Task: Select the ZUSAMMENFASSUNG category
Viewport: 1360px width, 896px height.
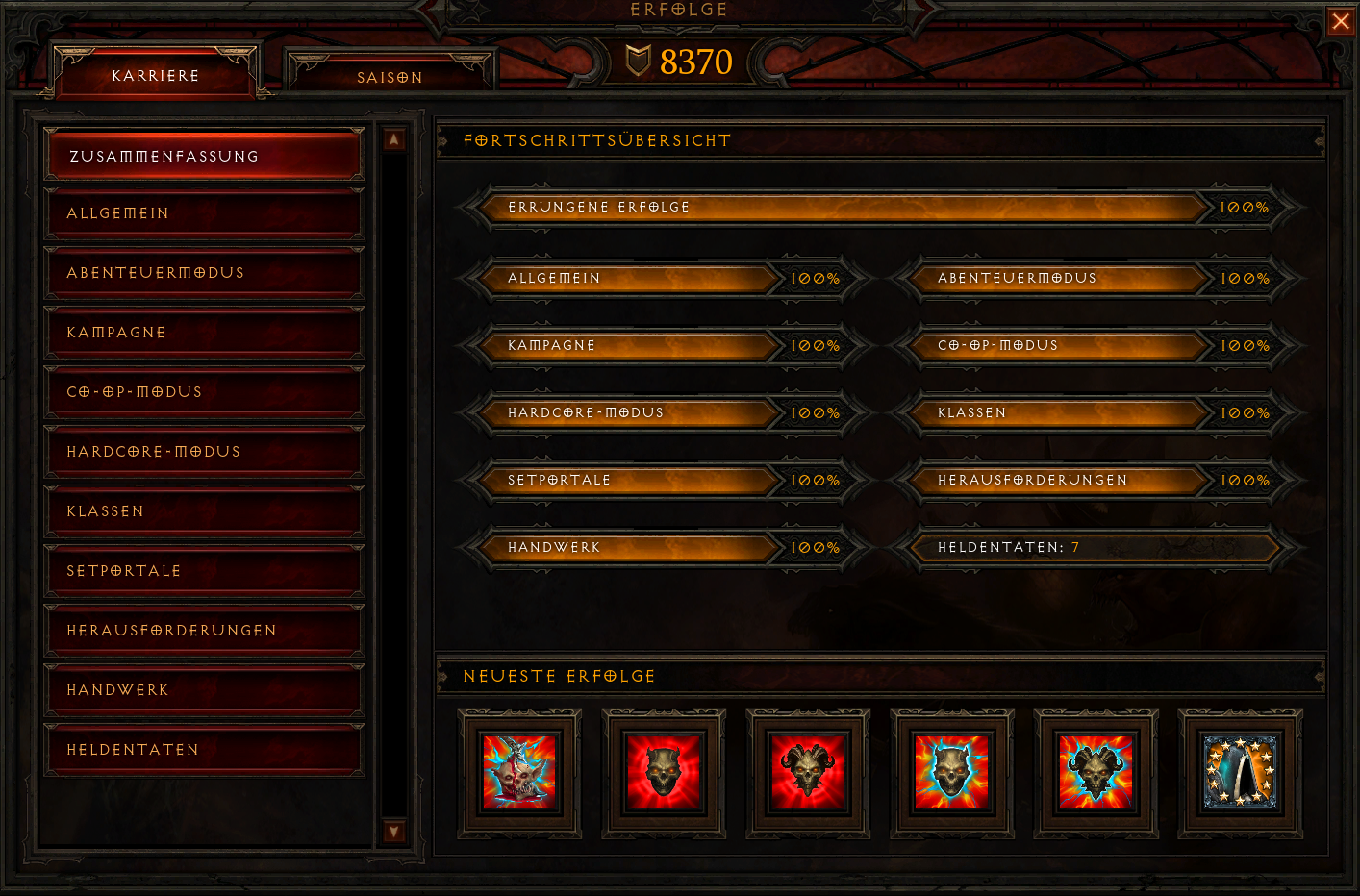Action: [204, 154]
